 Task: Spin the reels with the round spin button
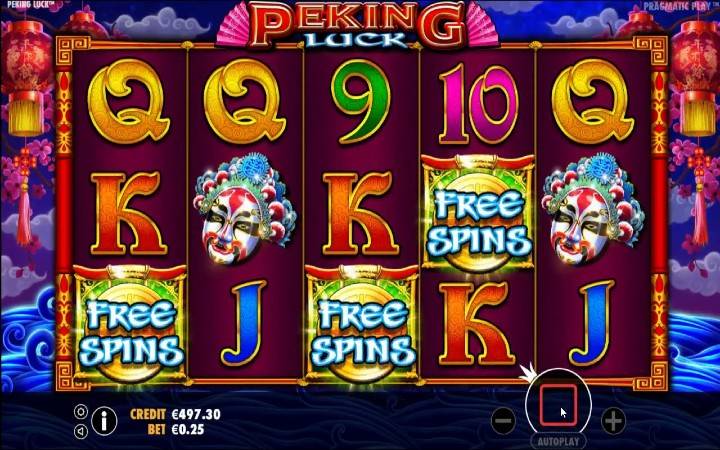pos(559,403)
